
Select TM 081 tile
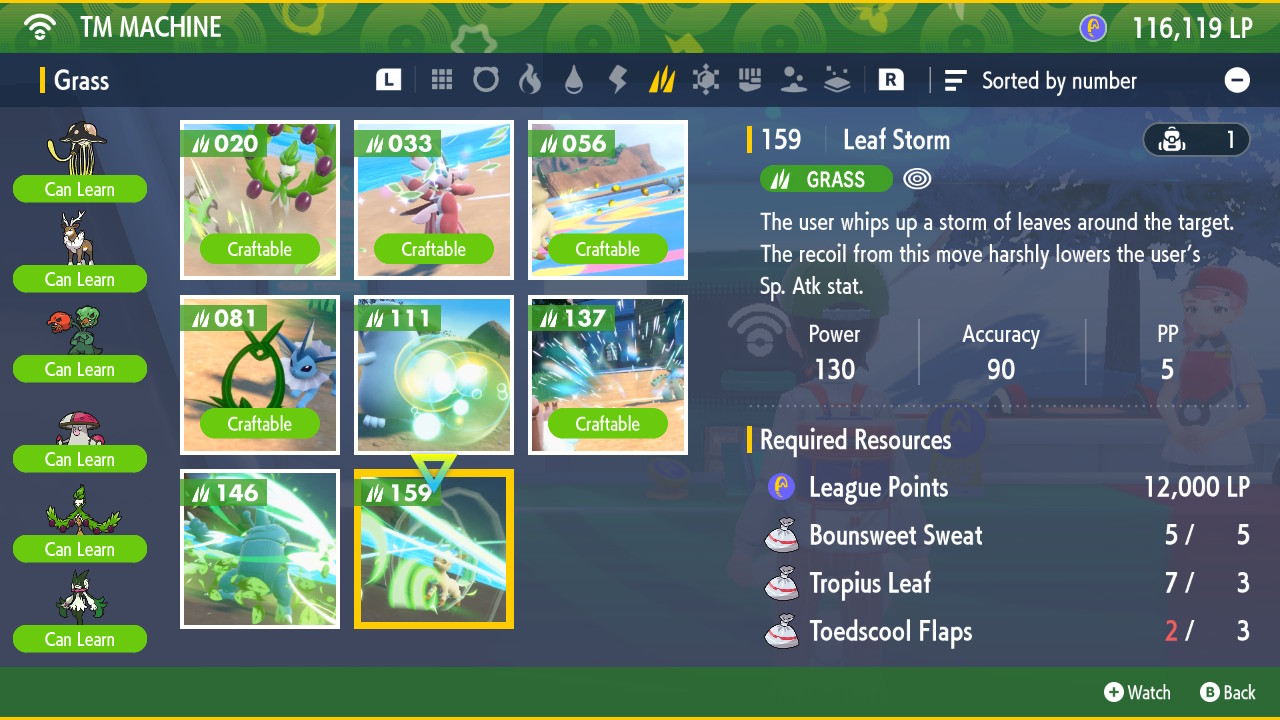pyautogui.click(x=260, y=375)
